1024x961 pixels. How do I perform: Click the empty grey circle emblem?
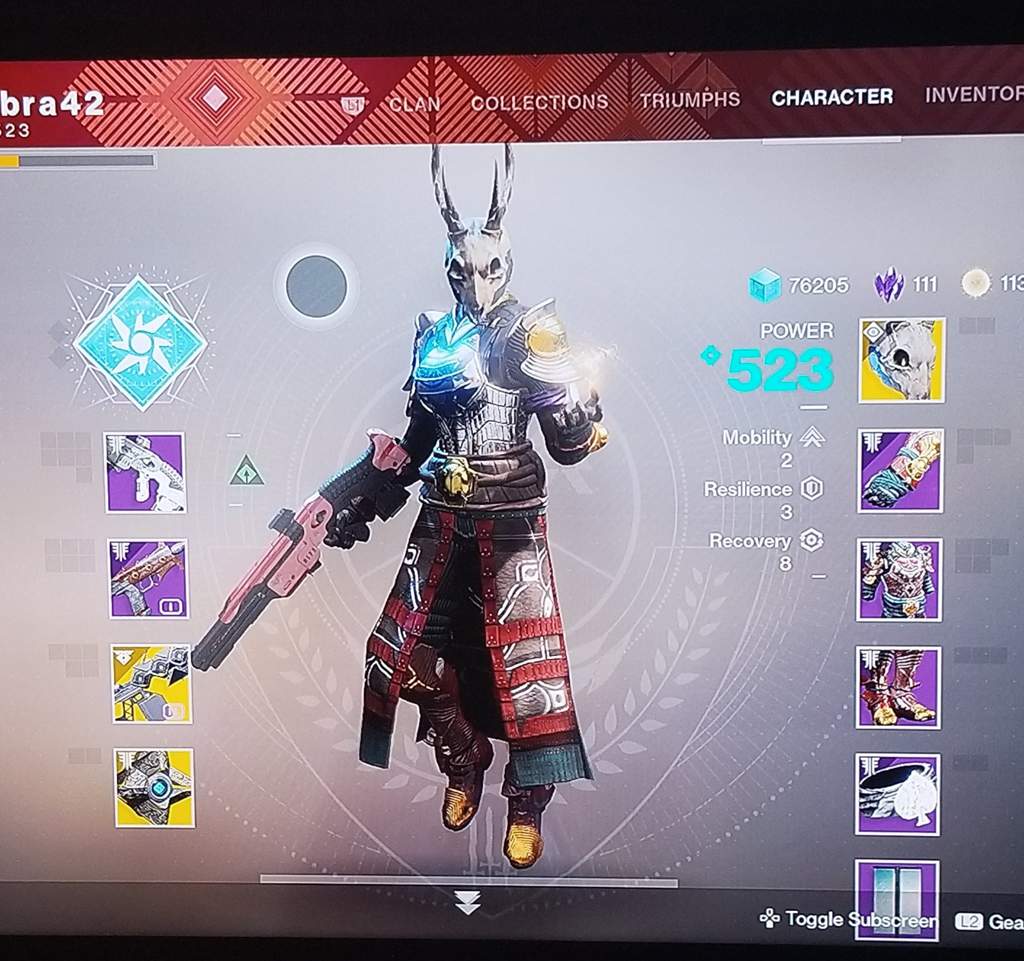316,287
